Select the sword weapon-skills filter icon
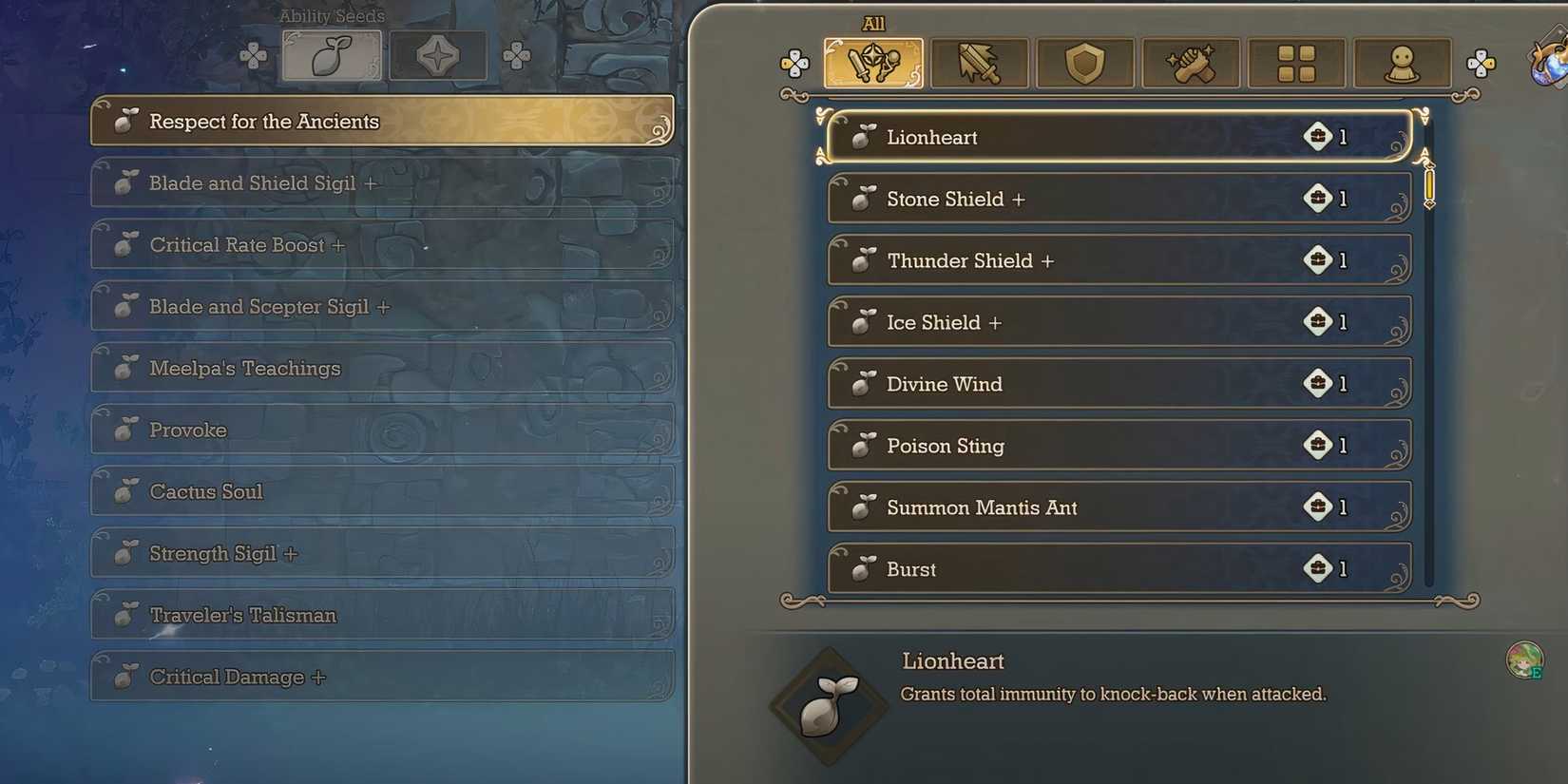The height and width of the screenshot is (784, 1568). (980, 63)
